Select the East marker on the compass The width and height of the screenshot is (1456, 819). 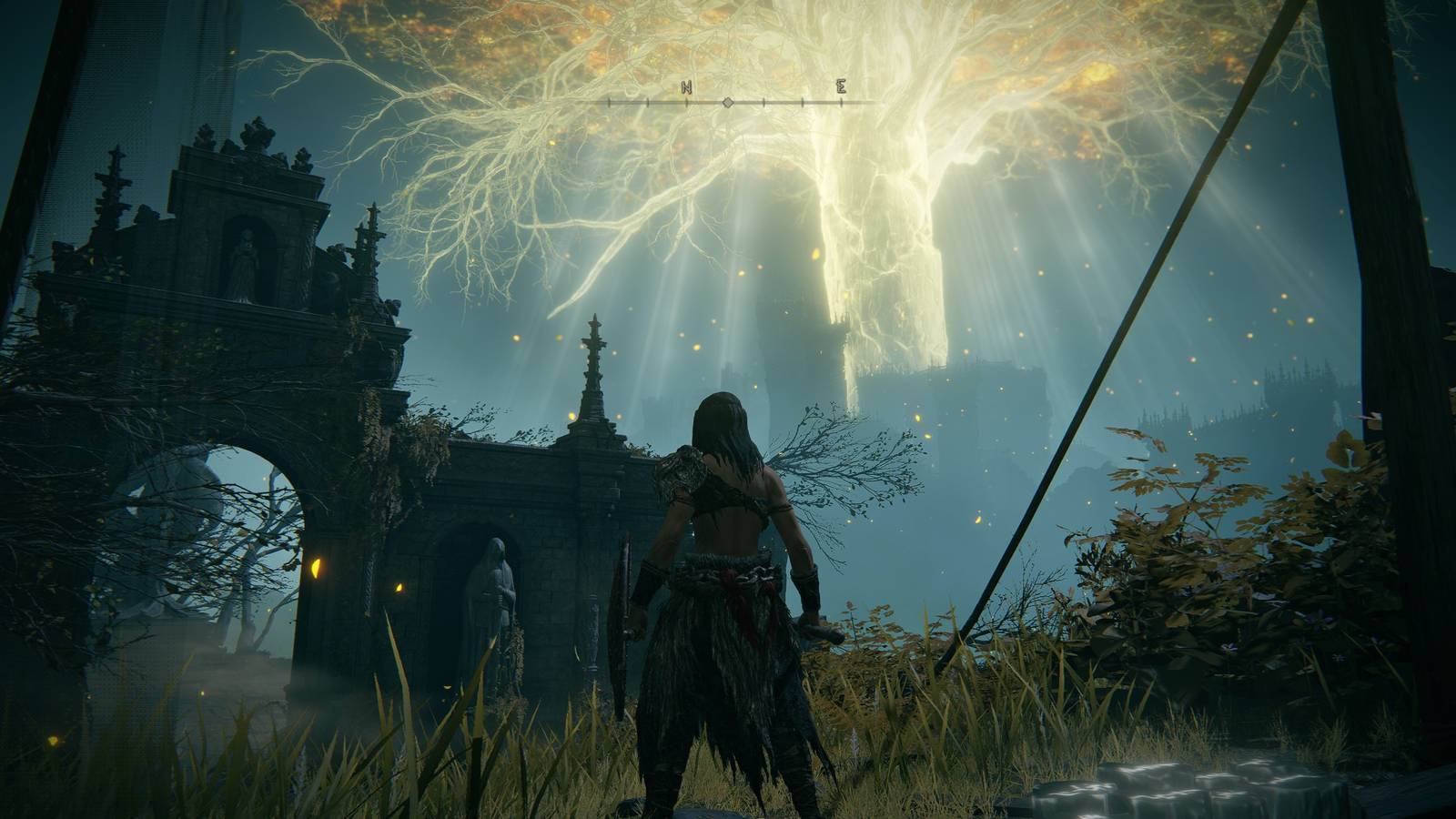click(x=842, y=87)
